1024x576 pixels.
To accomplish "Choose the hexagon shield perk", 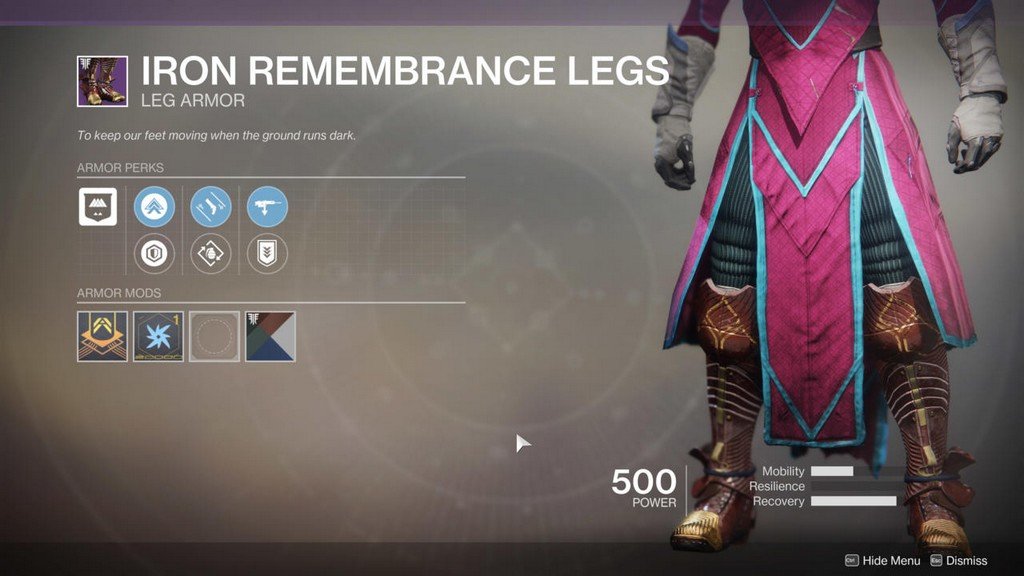I will click(x=154, y=253).
